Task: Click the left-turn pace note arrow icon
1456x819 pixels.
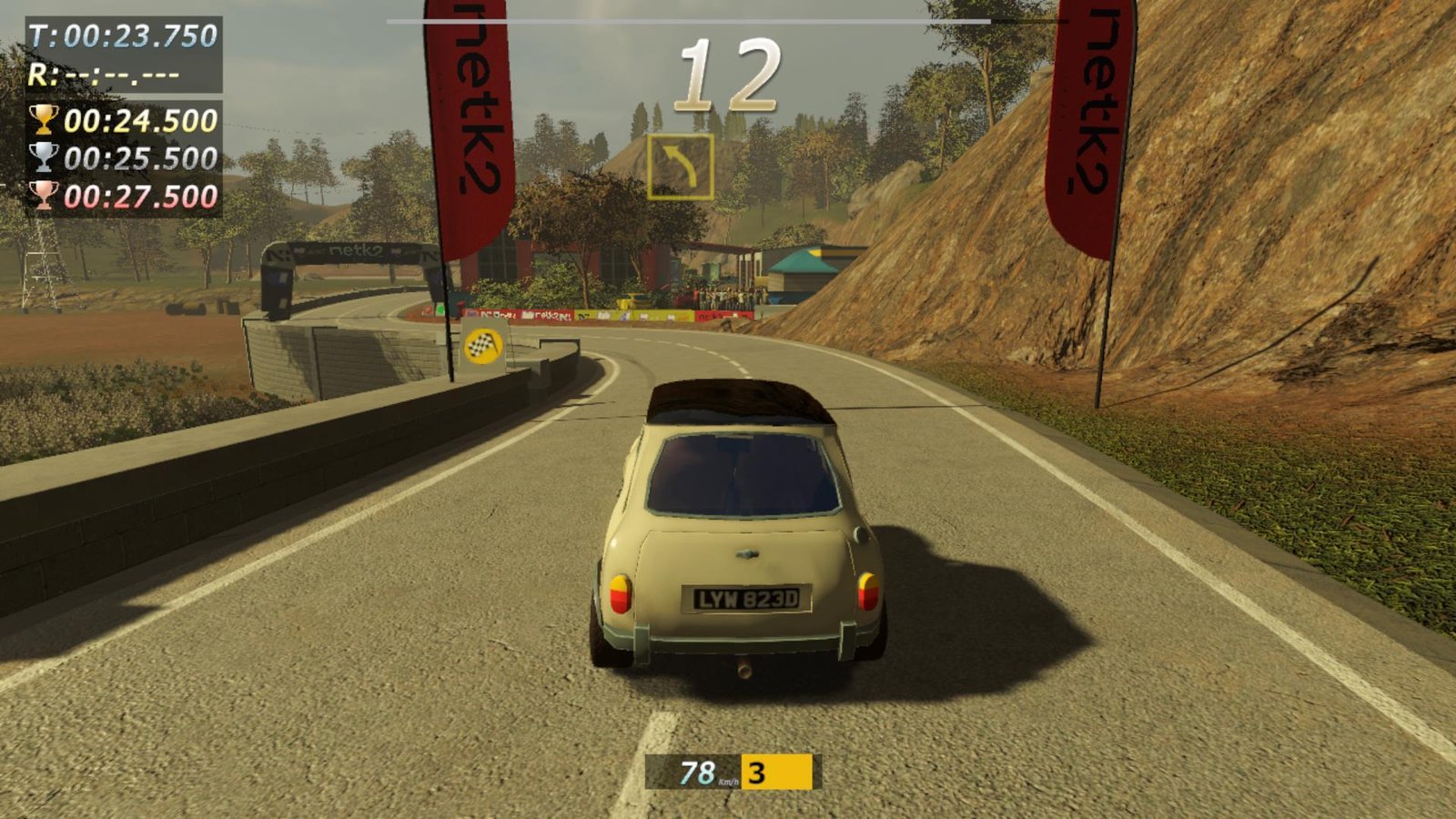Action: click(680, 167)
